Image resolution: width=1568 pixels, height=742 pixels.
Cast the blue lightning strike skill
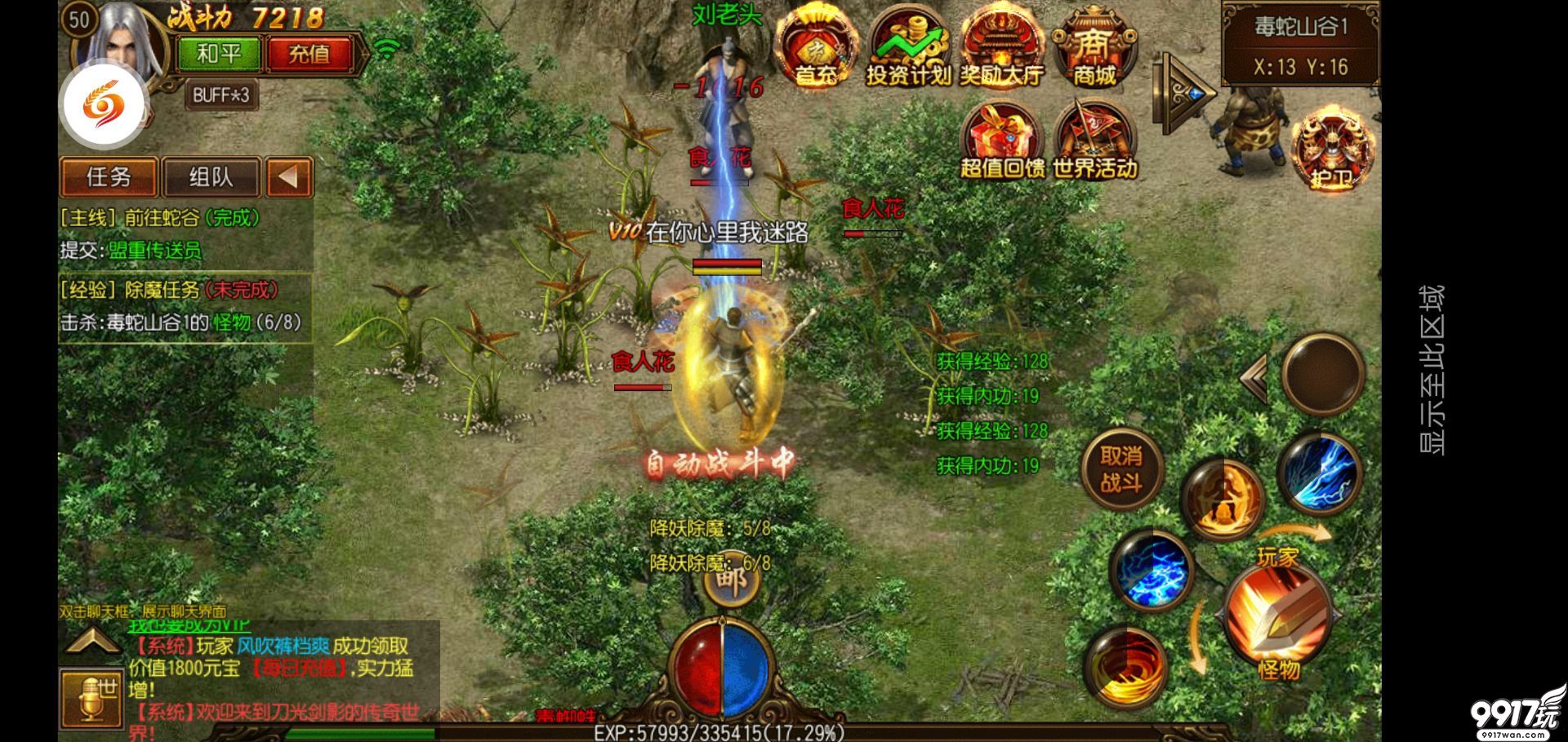tap(1319, 473)
